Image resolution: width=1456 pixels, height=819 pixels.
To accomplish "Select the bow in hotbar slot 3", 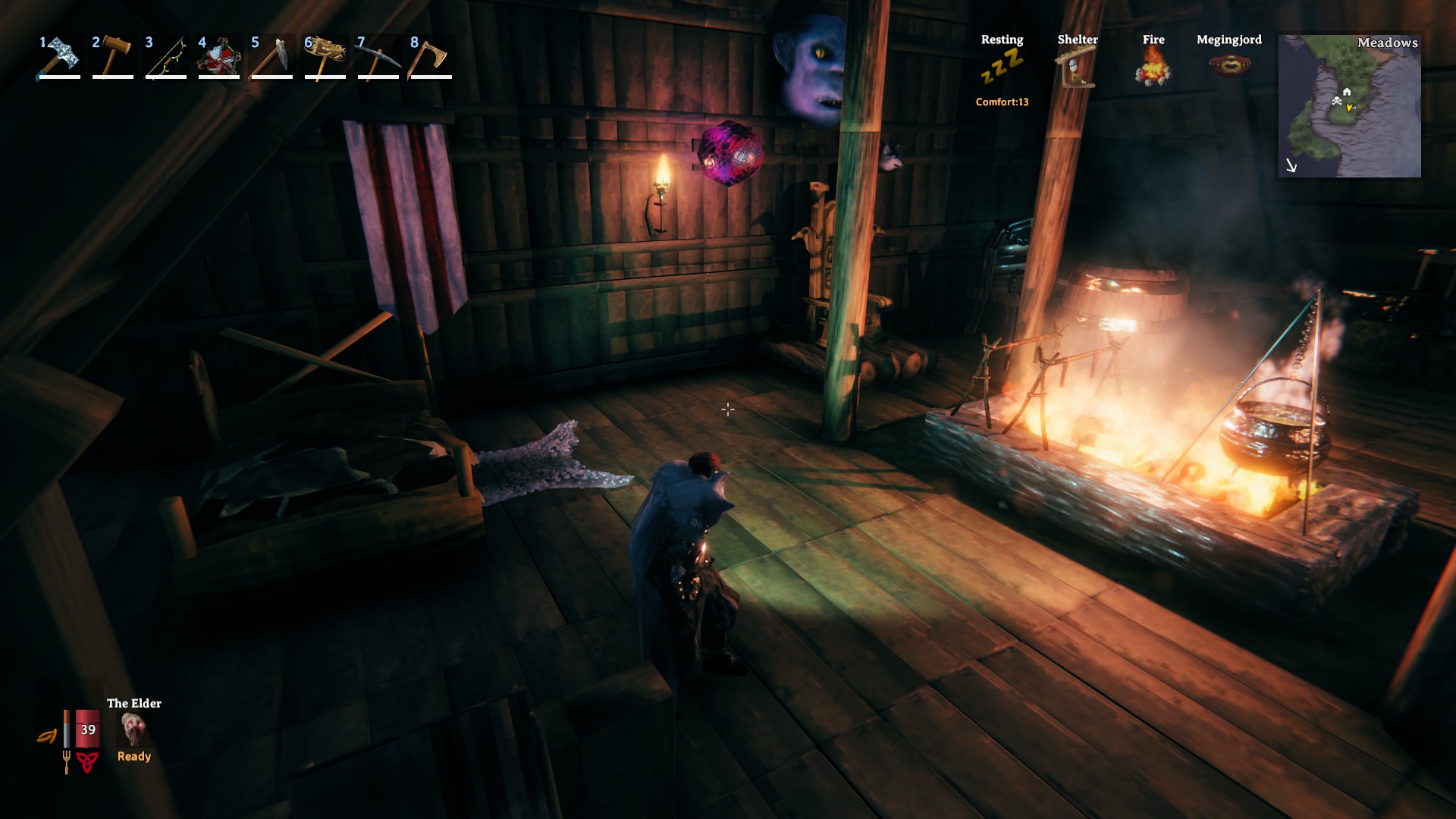I will (x=166, y=57).
